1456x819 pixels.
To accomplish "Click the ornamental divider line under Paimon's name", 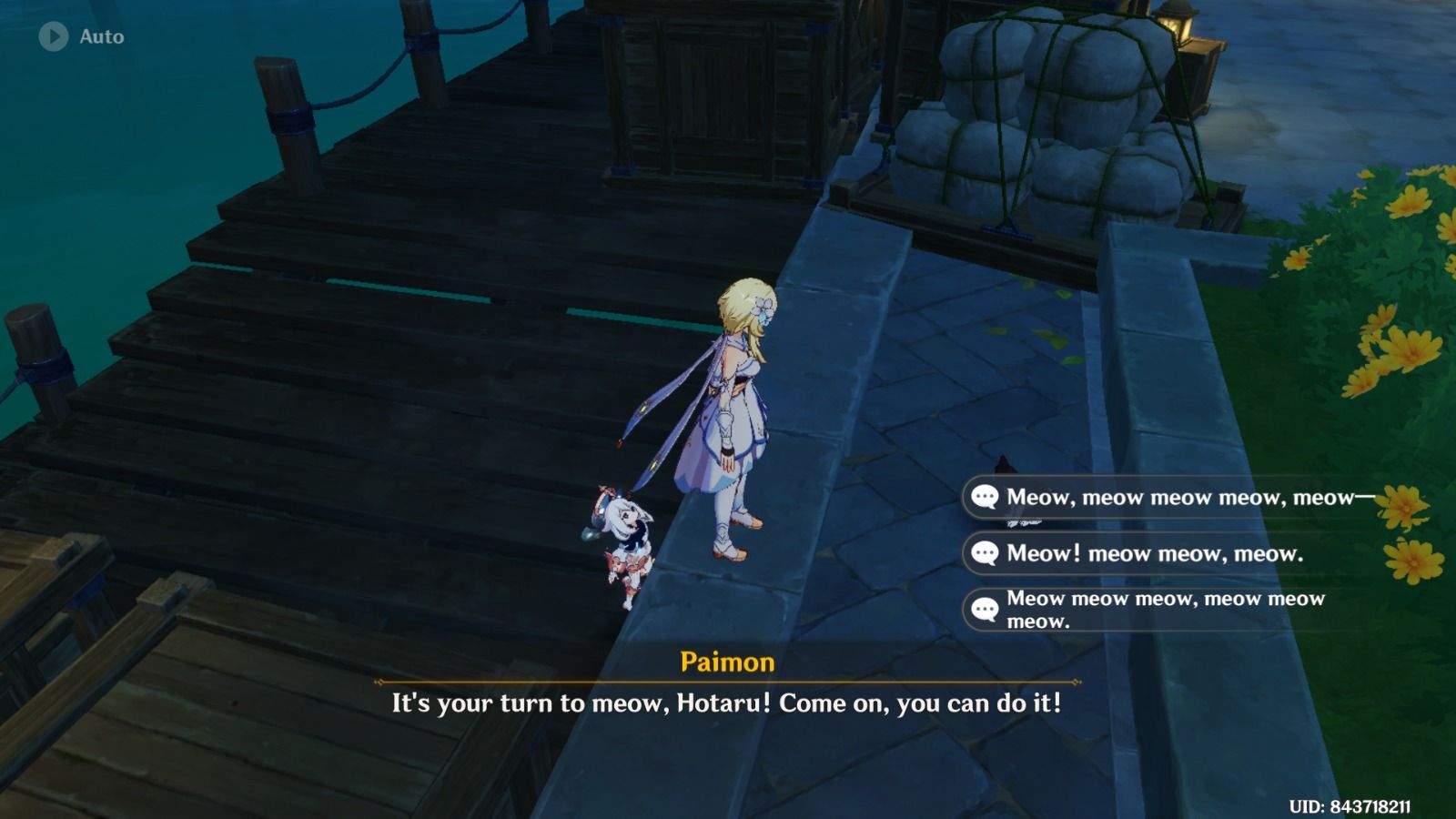I will (x=728, y=680).
